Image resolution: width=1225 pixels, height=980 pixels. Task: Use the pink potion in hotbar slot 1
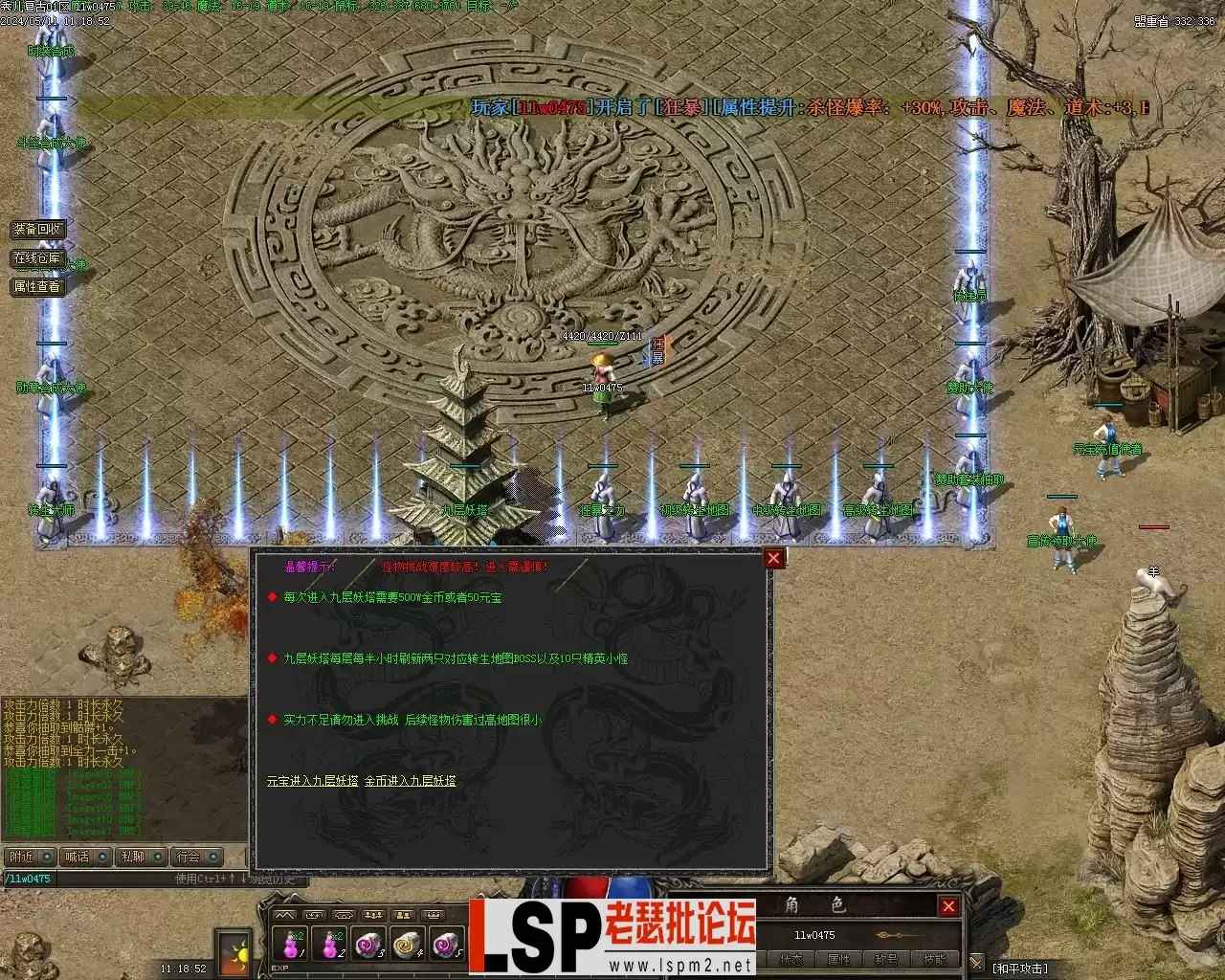[x=290, y=945]
